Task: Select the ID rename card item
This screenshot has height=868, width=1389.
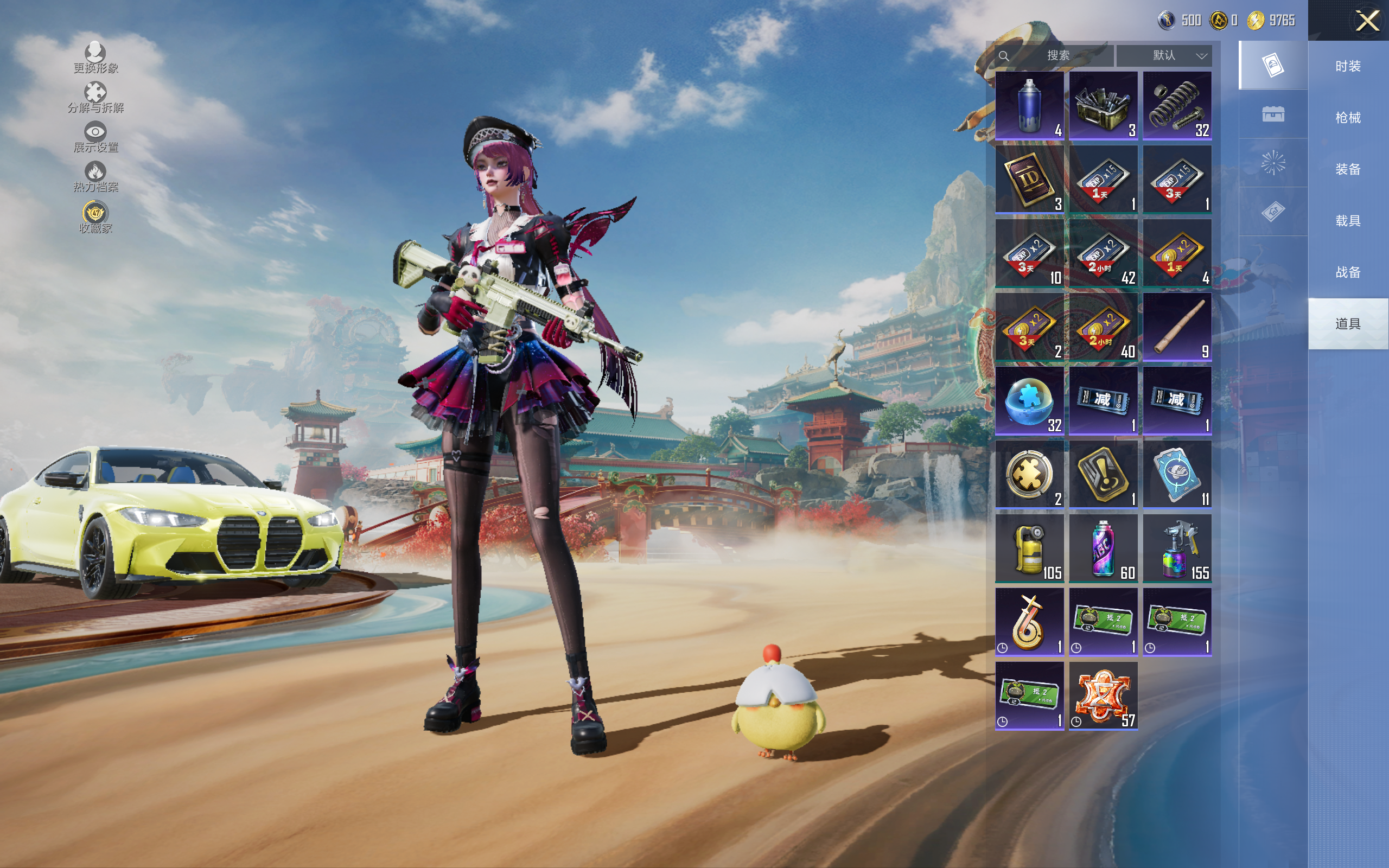Action: click(x=1029, y=179)
